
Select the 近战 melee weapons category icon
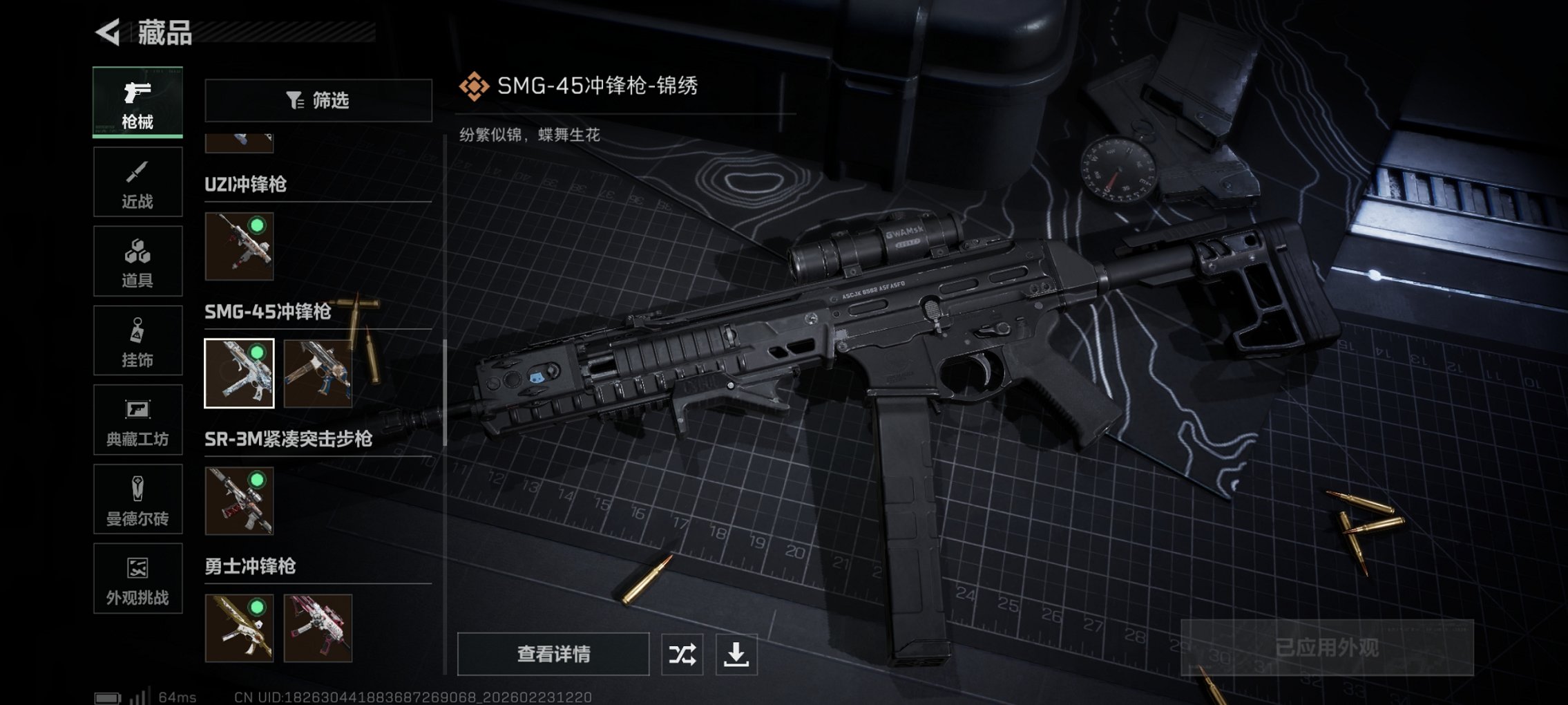pos(137,181)
